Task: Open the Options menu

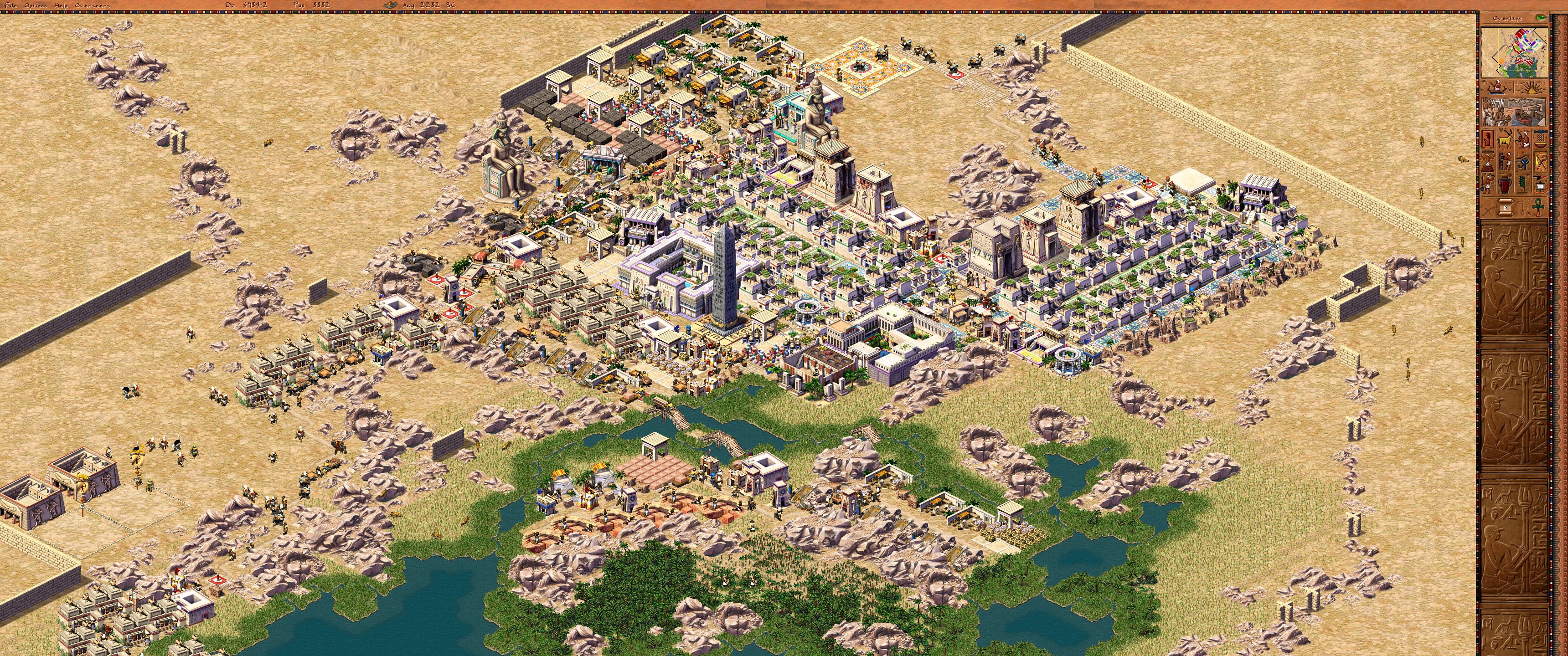Action: [x=35, y=5]
